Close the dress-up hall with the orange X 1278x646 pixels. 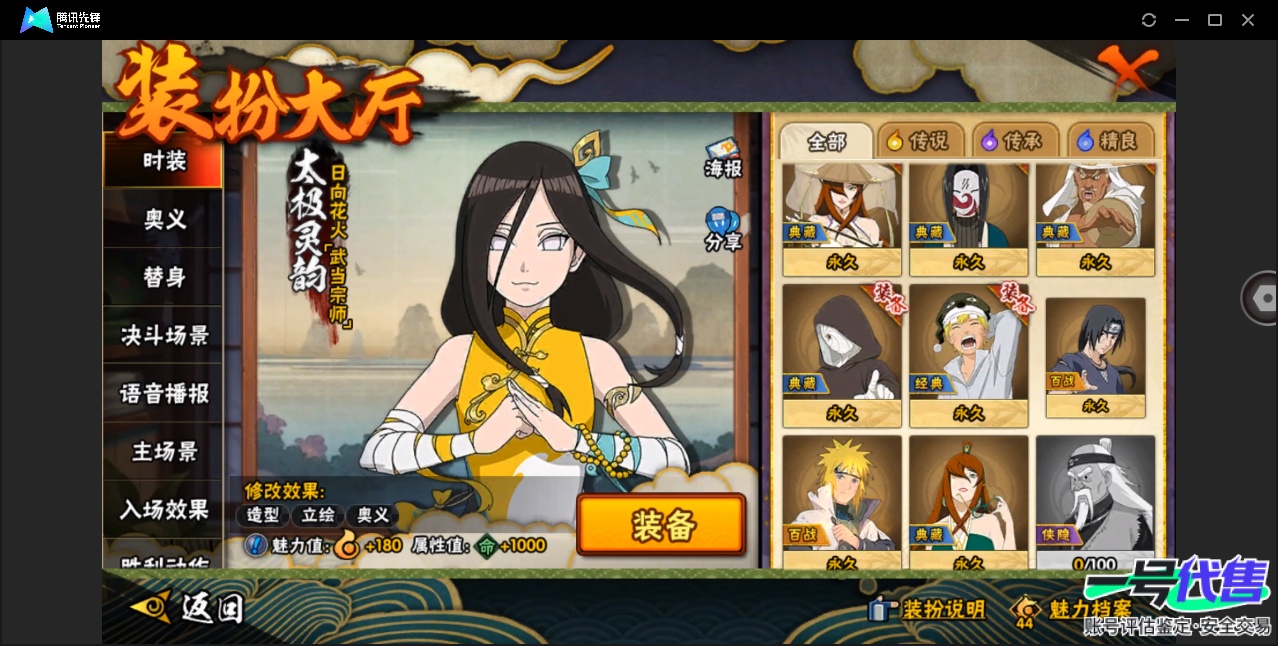click(x=1131, y=69)
